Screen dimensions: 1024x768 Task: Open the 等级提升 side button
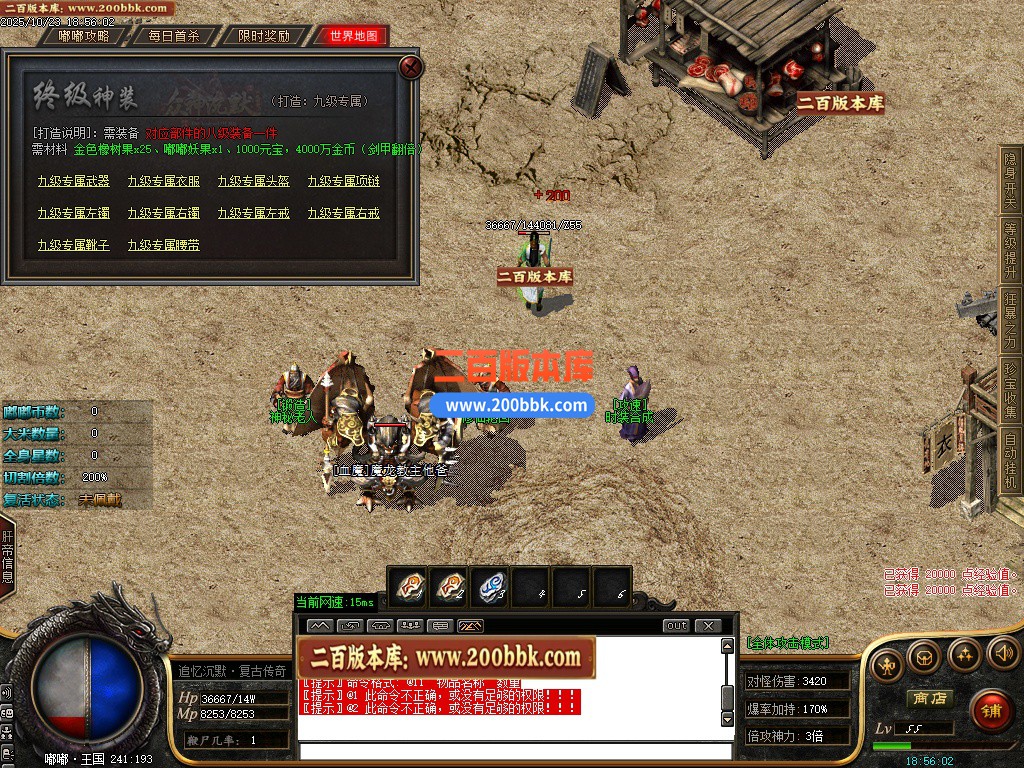coord(1010,252)
